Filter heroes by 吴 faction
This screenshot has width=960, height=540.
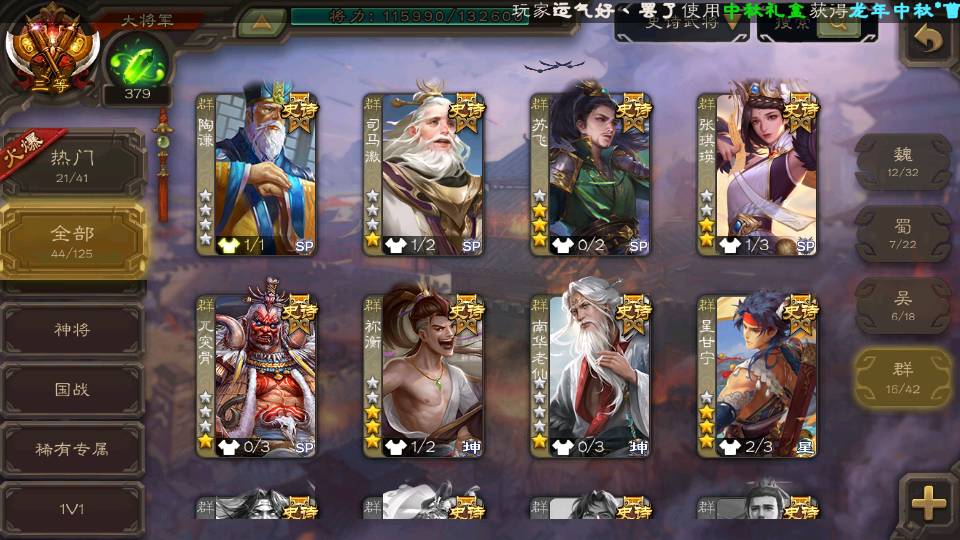coord(903,305)
